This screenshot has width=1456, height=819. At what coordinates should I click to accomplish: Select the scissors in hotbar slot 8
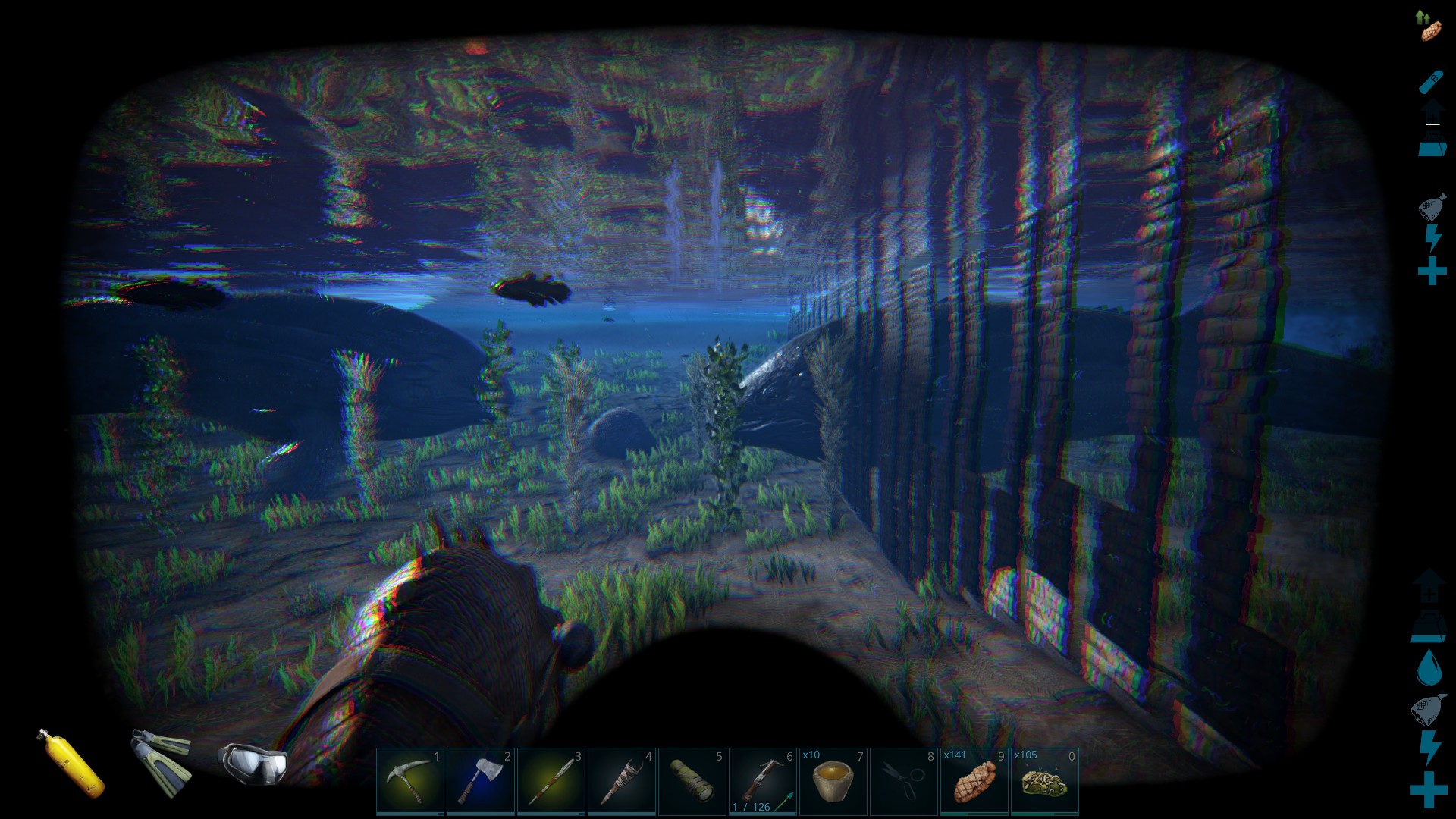pyautogui.click(x=904, y=780)
